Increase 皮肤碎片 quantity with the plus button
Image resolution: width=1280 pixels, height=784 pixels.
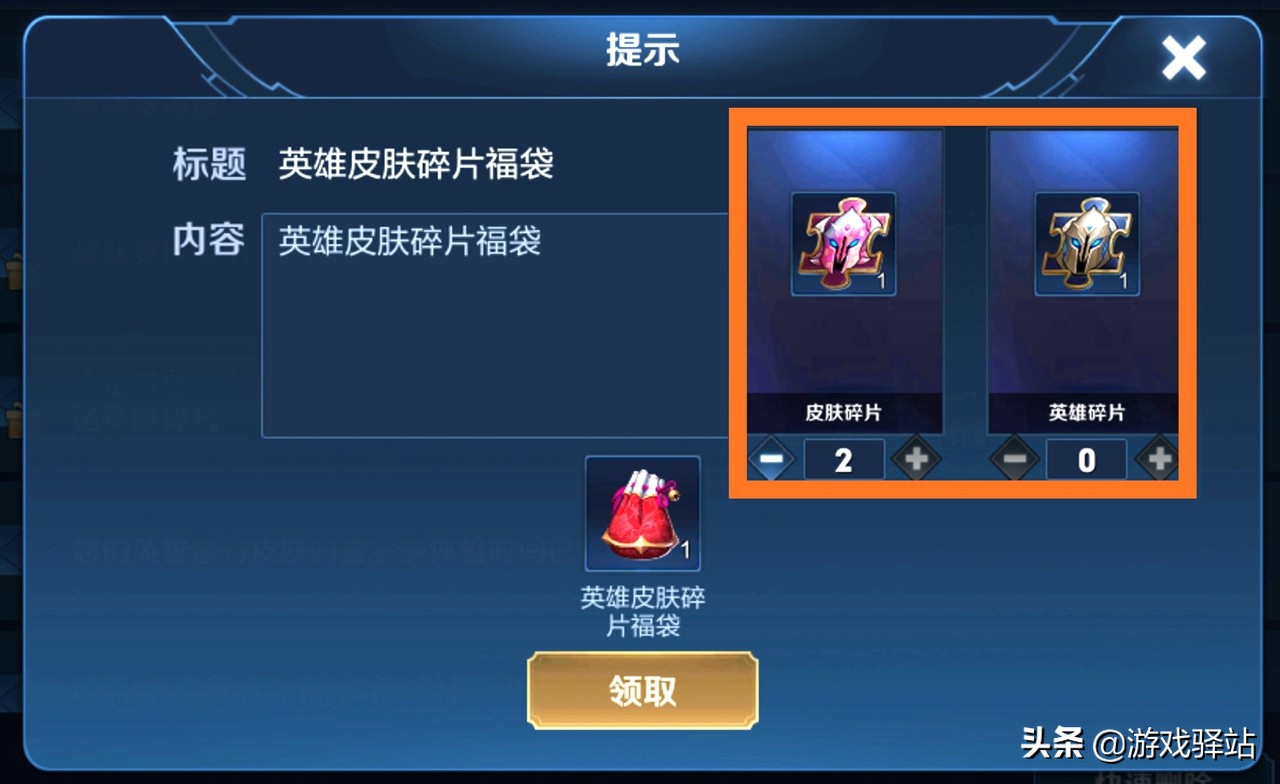[x=915, y=459]
